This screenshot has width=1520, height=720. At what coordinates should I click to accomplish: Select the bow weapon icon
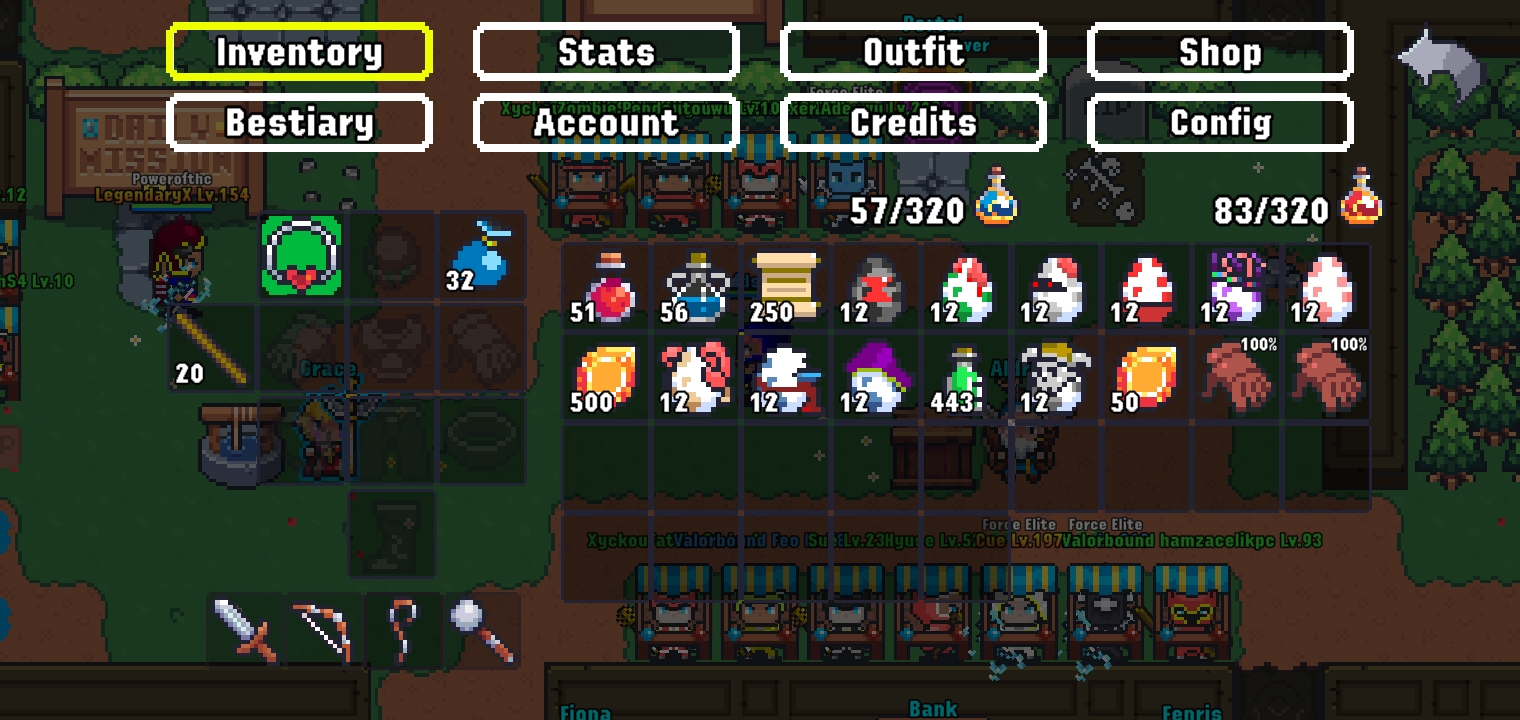(322, 628)
